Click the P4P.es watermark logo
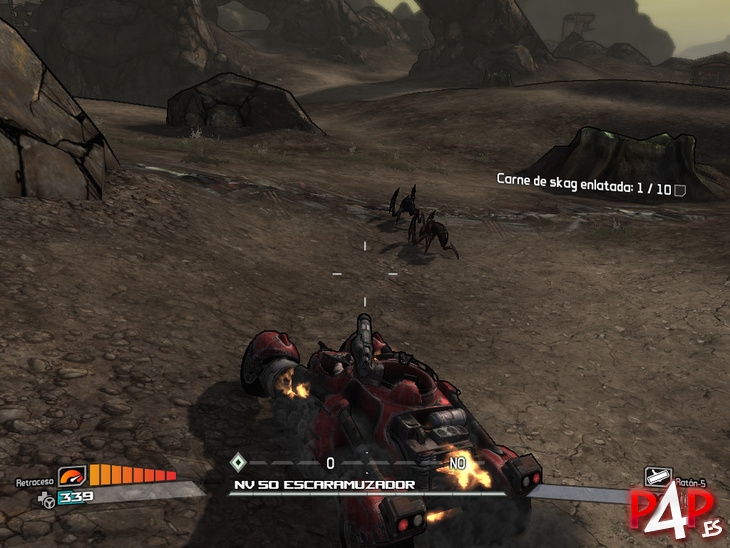Viewport: 730px width, 548px height. (x=677, y=512)
